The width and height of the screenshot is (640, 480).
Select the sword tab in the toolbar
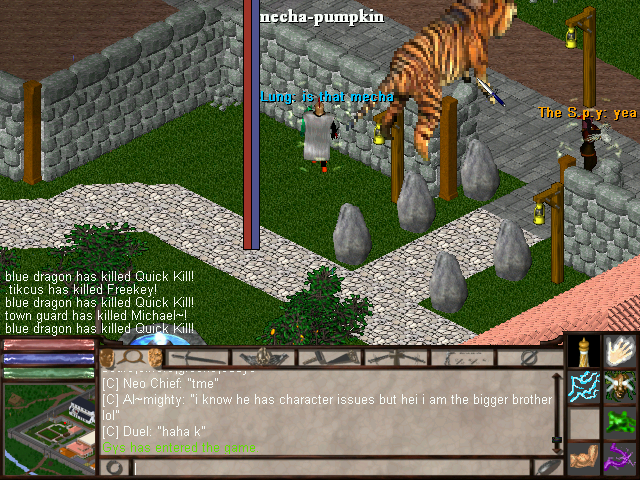(195, 357)
